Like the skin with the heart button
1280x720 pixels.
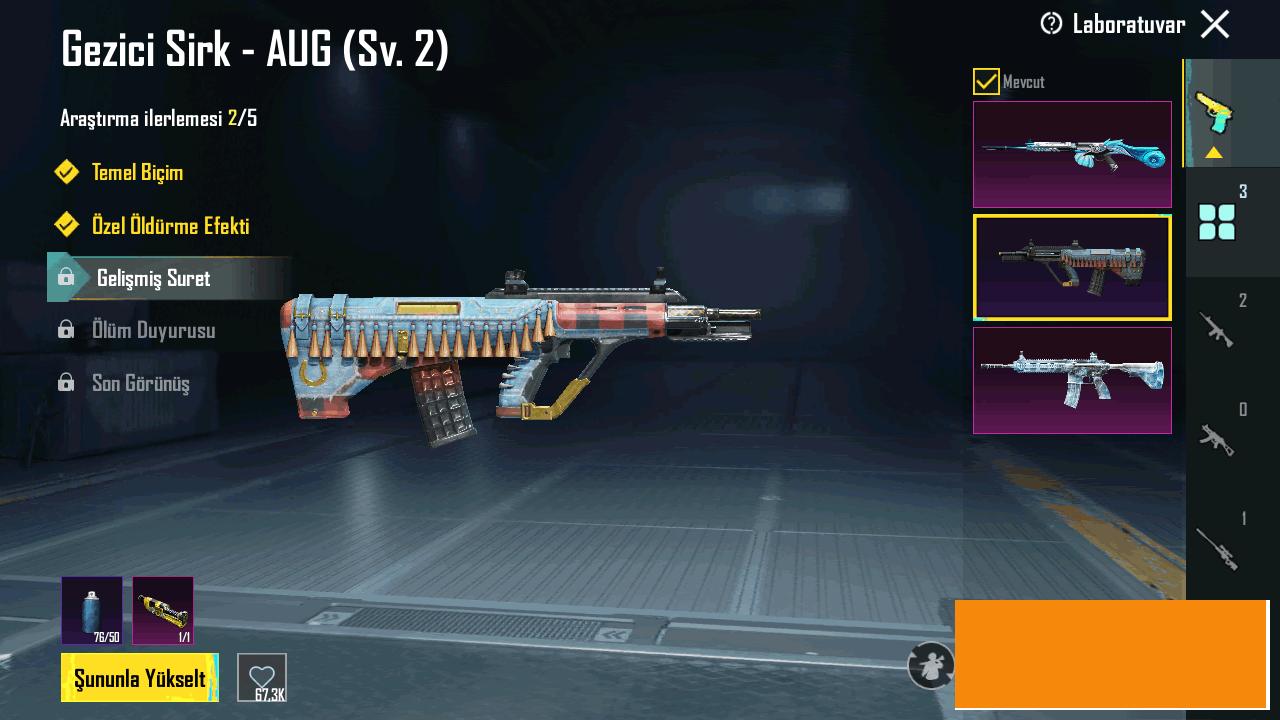[262, 677]
